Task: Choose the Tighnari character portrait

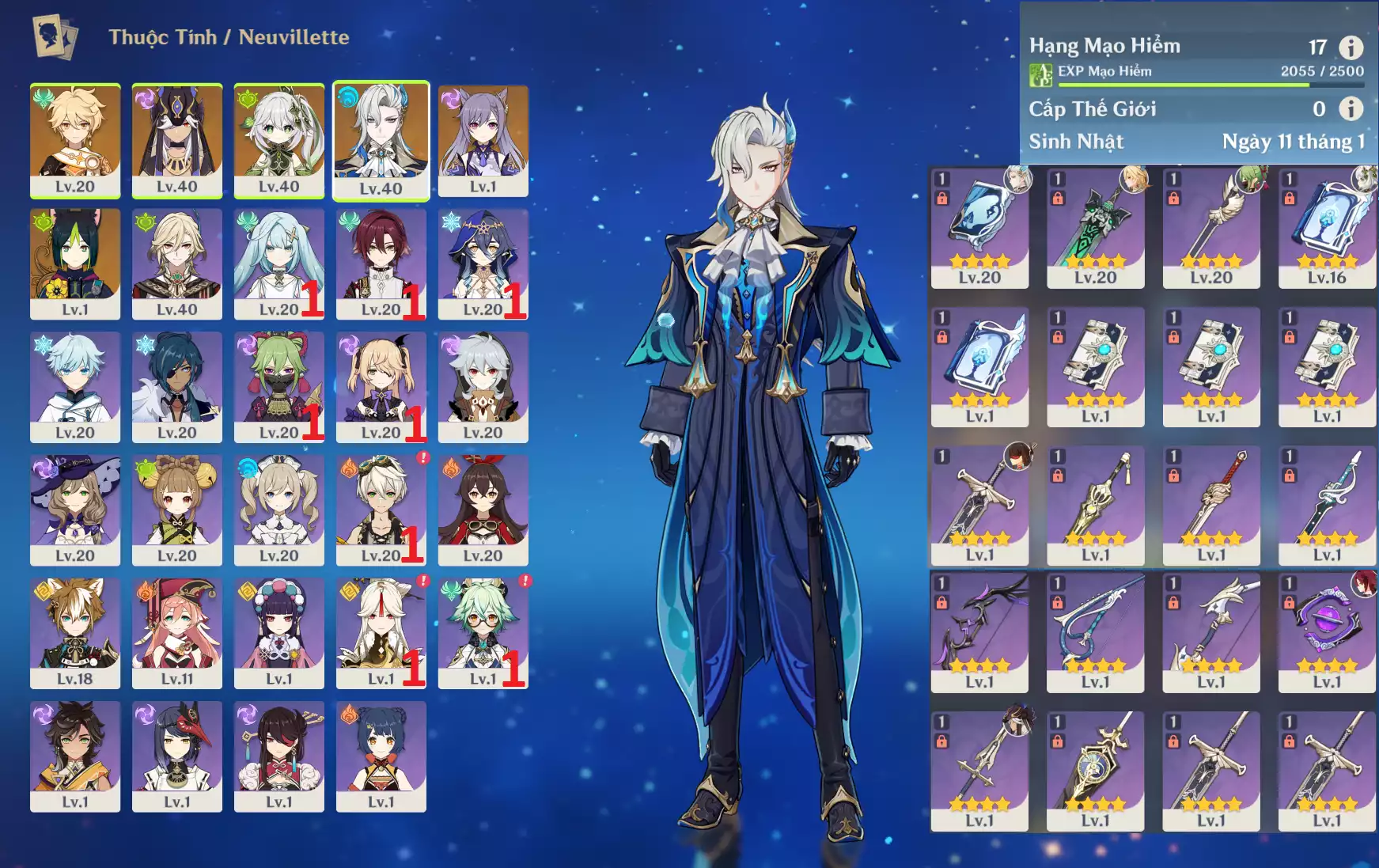Action: point(75,263)
